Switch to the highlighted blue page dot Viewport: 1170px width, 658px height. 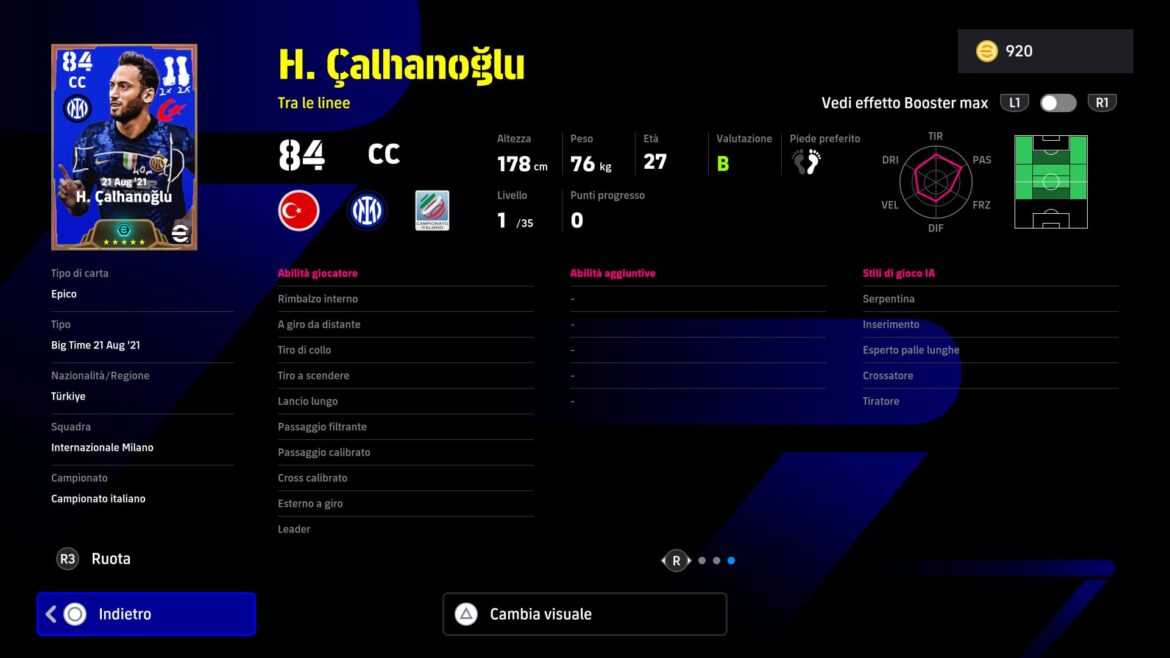731,561
